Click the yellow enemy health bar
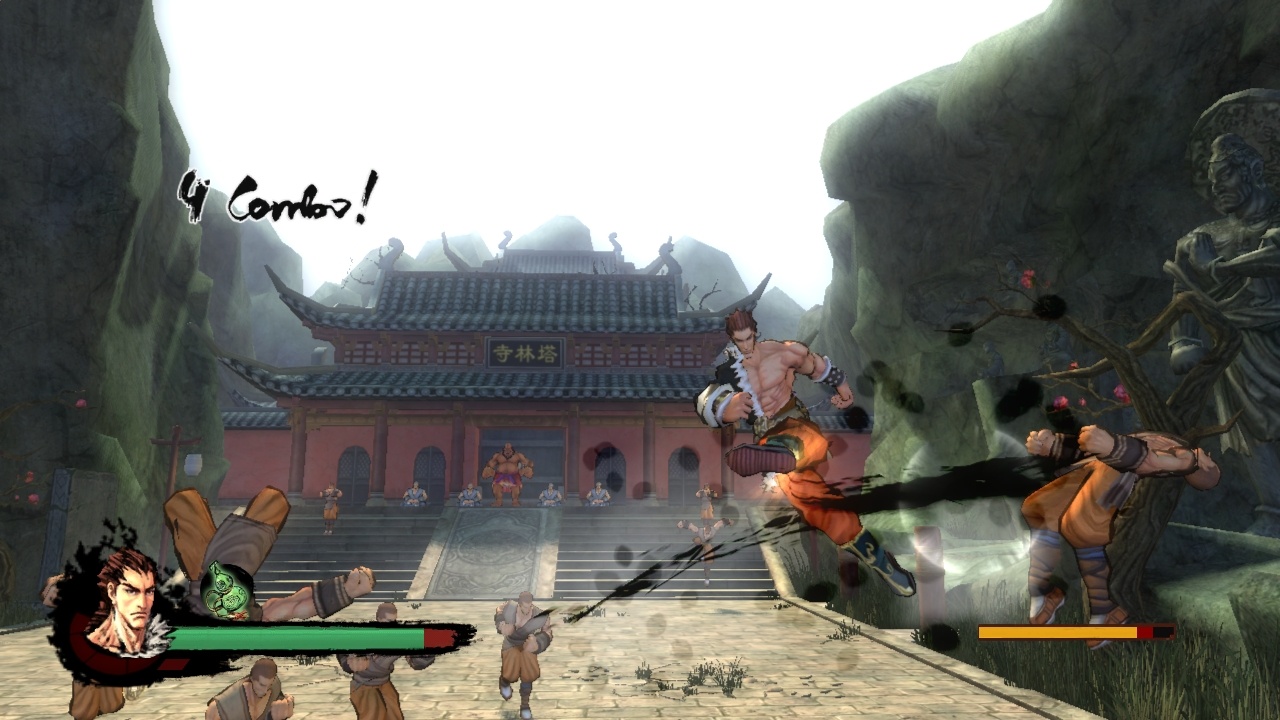The width and height of the screenshot is (1280, 720). tap(1055, 632)
